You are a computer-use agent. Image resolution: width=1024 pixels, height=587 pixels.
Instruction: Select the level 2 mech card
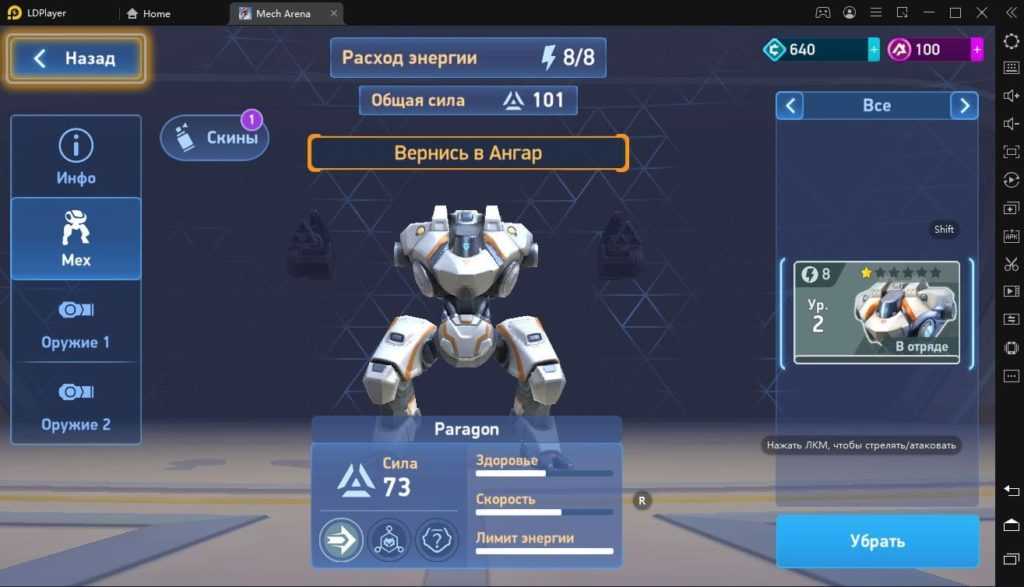pyautogui.click(x=876, y=312)
